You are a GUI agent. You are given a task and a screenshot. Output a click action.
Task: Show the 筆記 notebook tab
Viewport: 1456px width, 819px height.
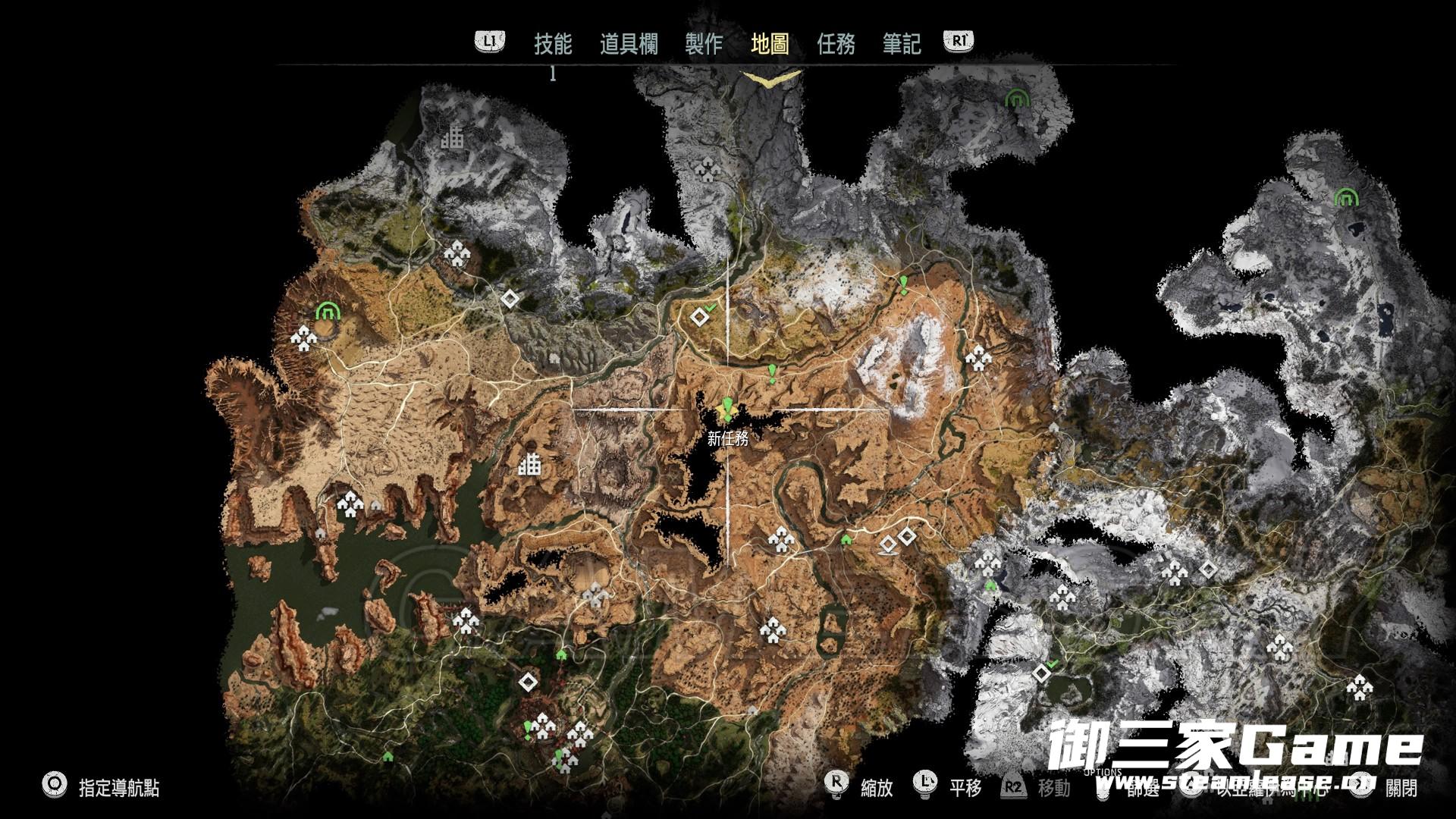pyautogui.click(x=902, y=44)
